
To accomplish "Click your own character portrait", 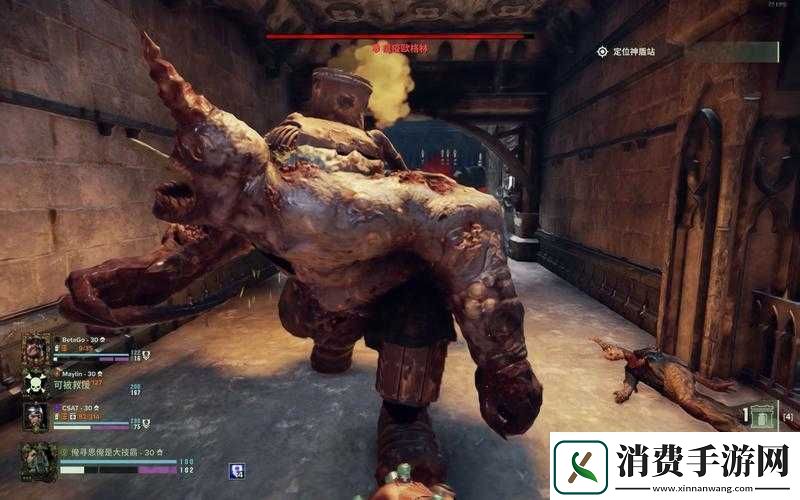I will point(39,462).
